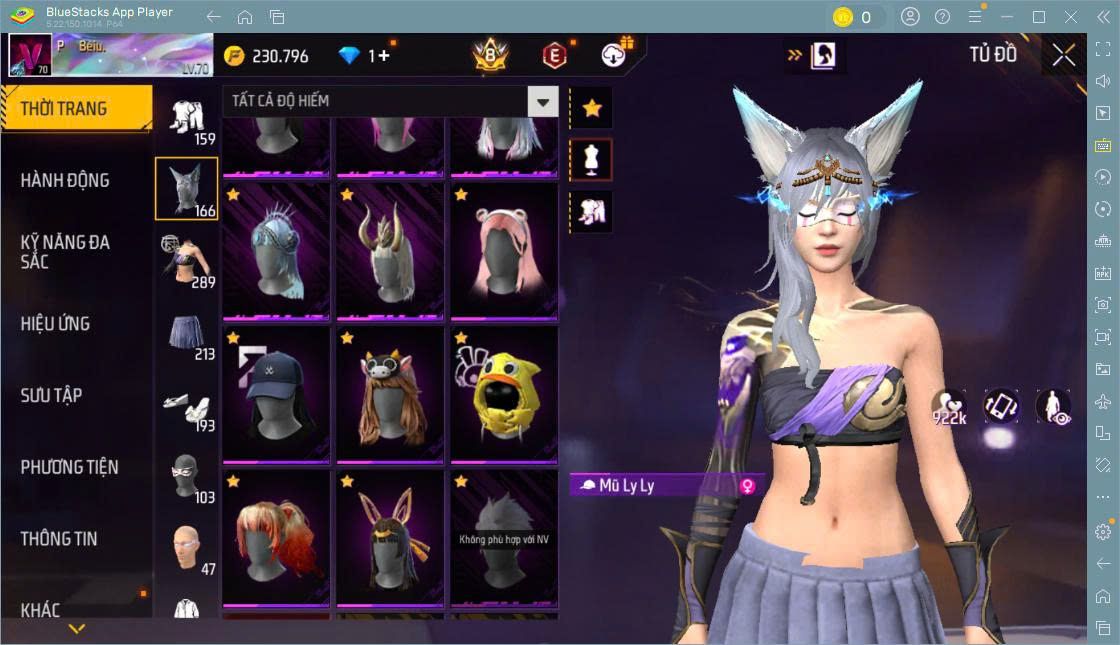Choose the navy baseball cap item

click(x=276, y=393)
